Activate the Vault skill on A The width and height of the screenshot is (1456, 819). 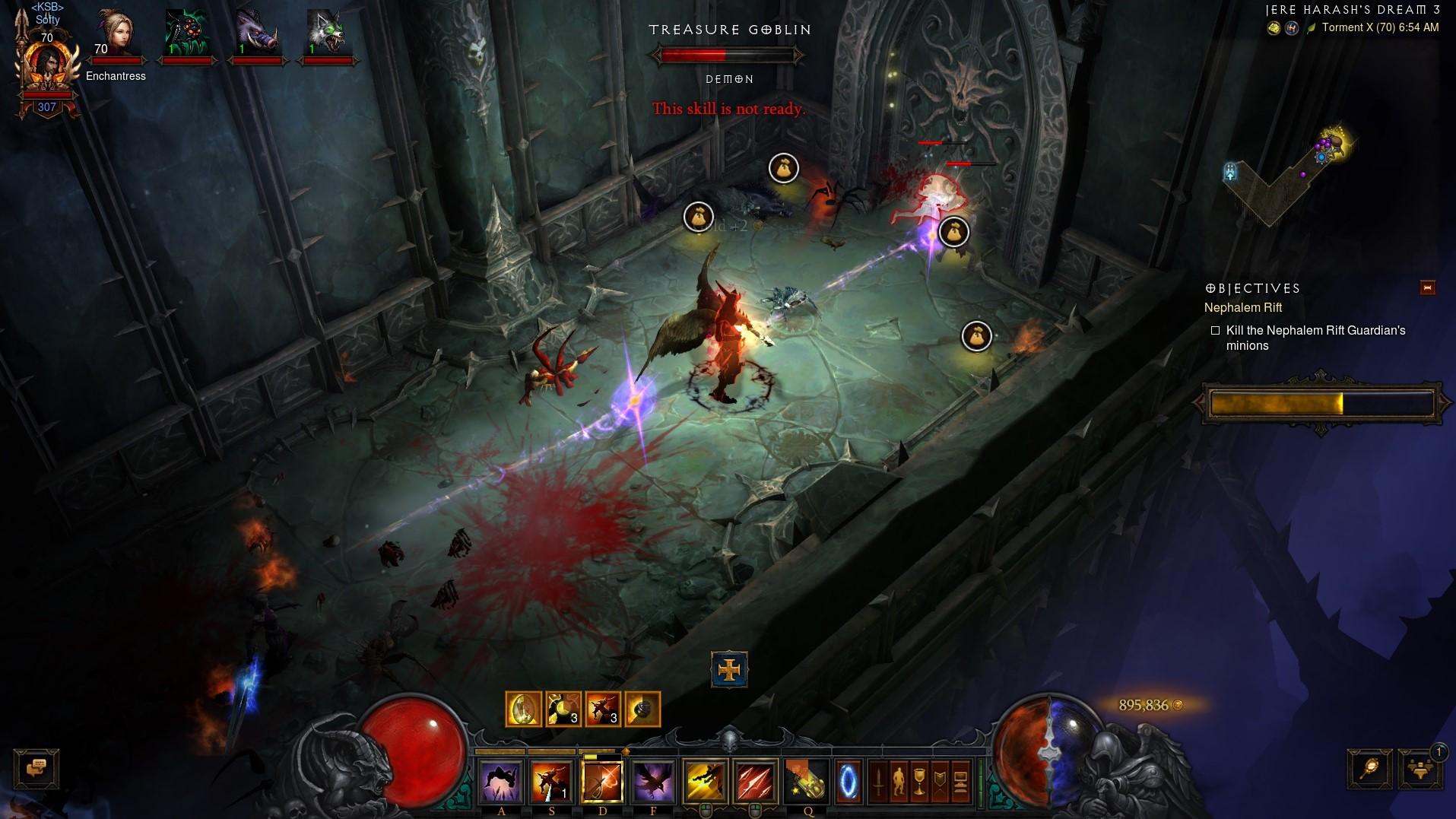500,781
